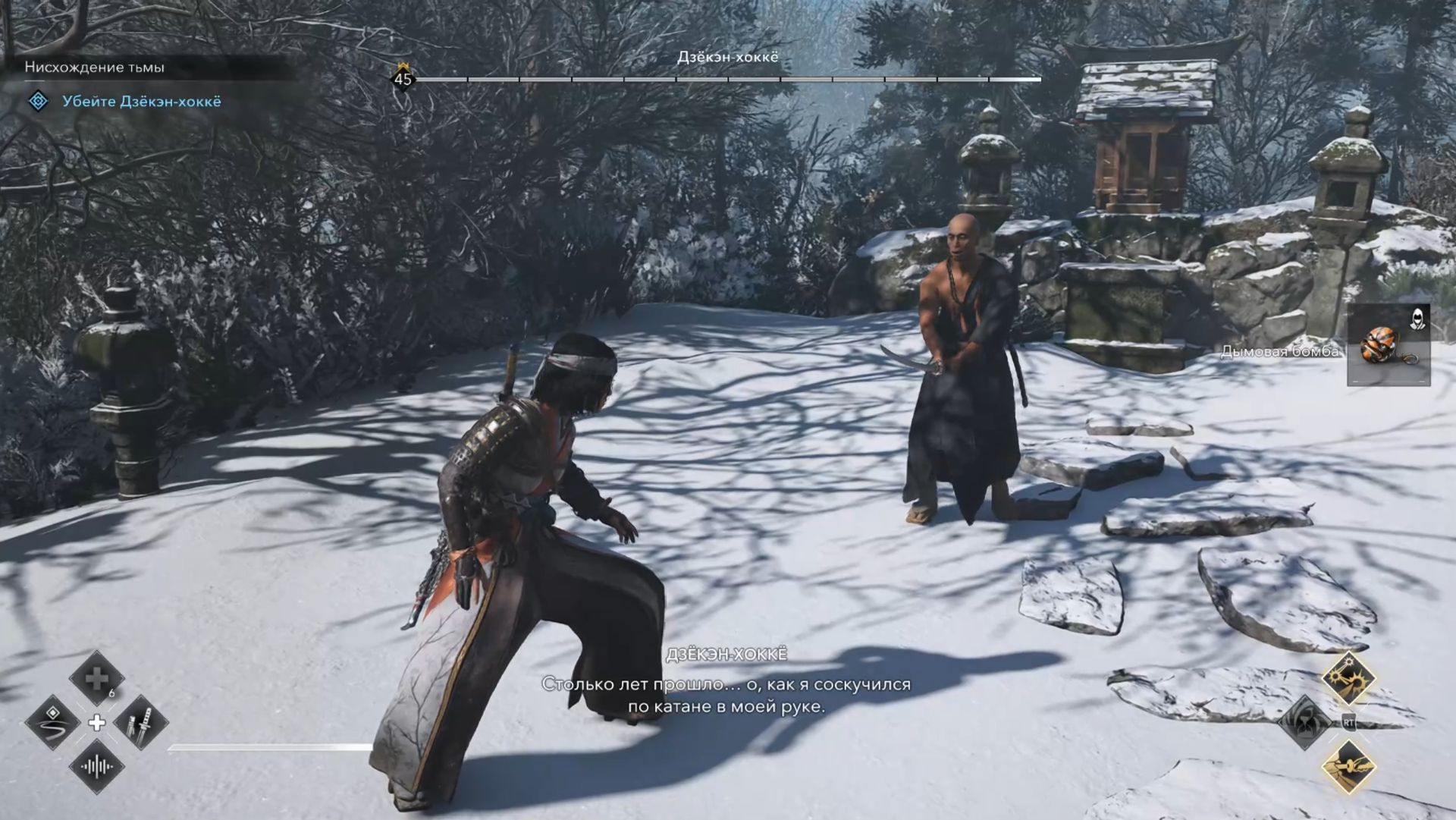Click the healing item count showing 6
Image resolution: width=1456 pixels, height=820 pixels.
(113, 693)
